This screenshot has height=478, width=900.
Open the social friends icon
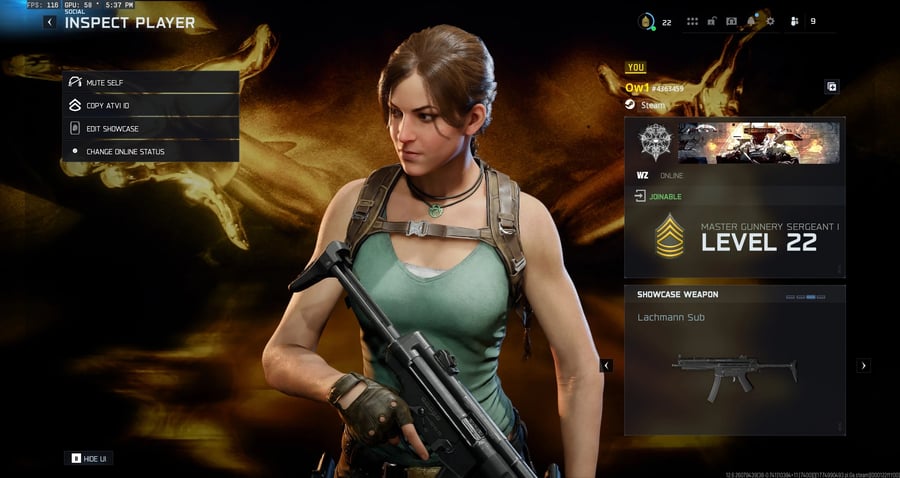pos(794,21)
